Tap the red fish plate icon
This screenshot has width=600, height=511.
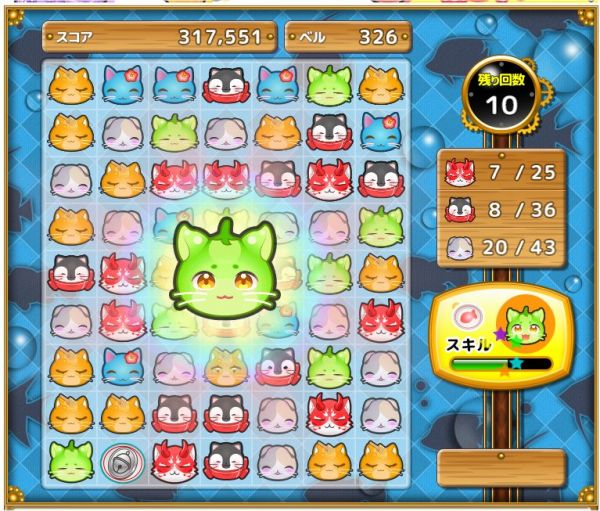pyautogui.click(x=466, y=317)
